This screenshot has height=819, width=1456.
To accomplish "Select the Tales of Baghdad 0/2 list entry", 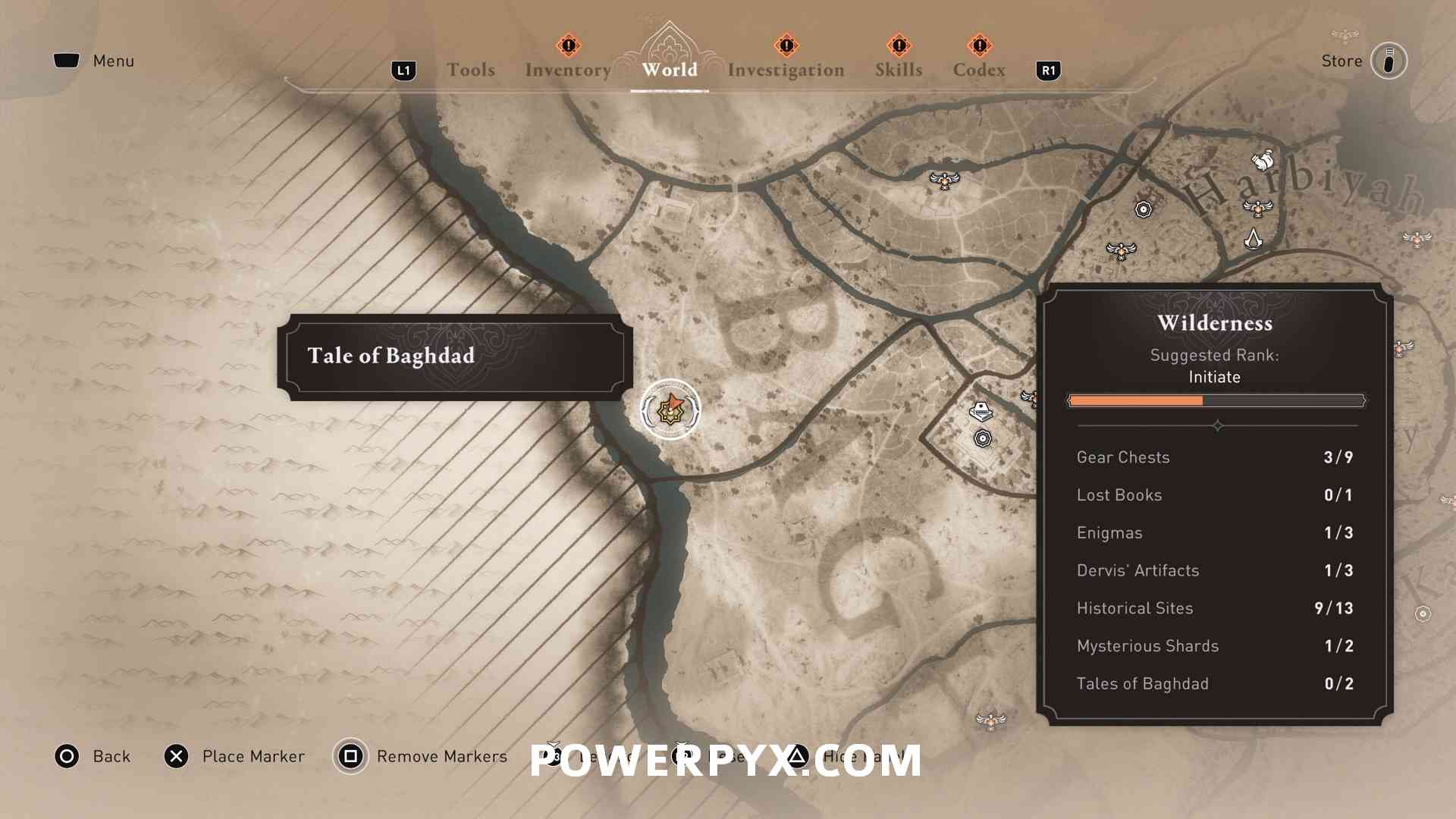I will point(1213,683).
